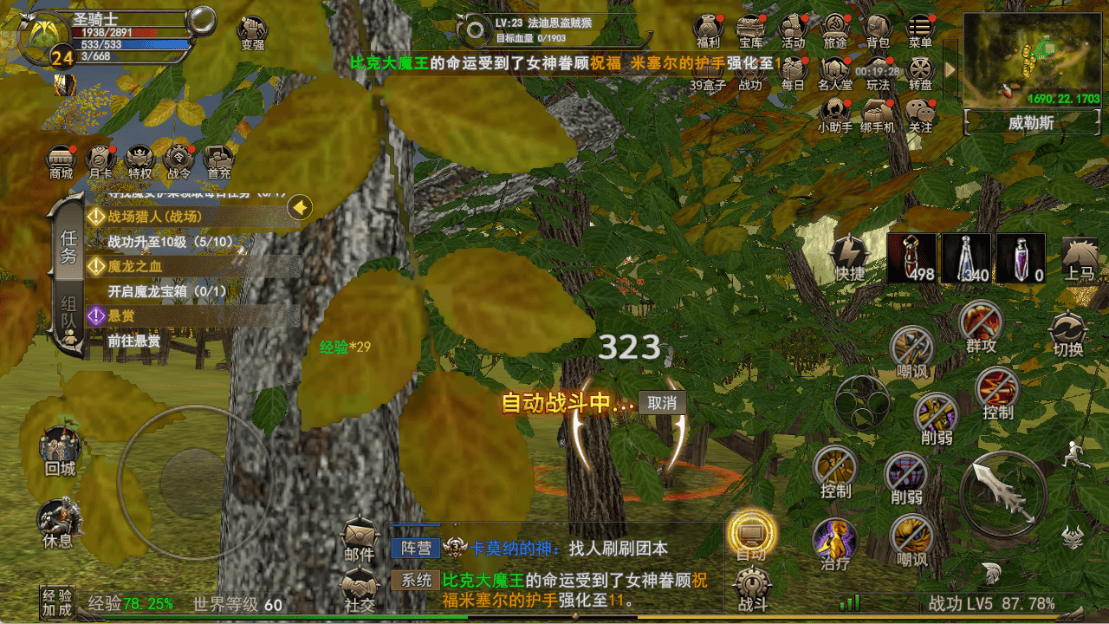Activate the 群攻 area attack skill
Image resolution: width=1109 pixels, height=624 pixels.
(x=980, y=325)
